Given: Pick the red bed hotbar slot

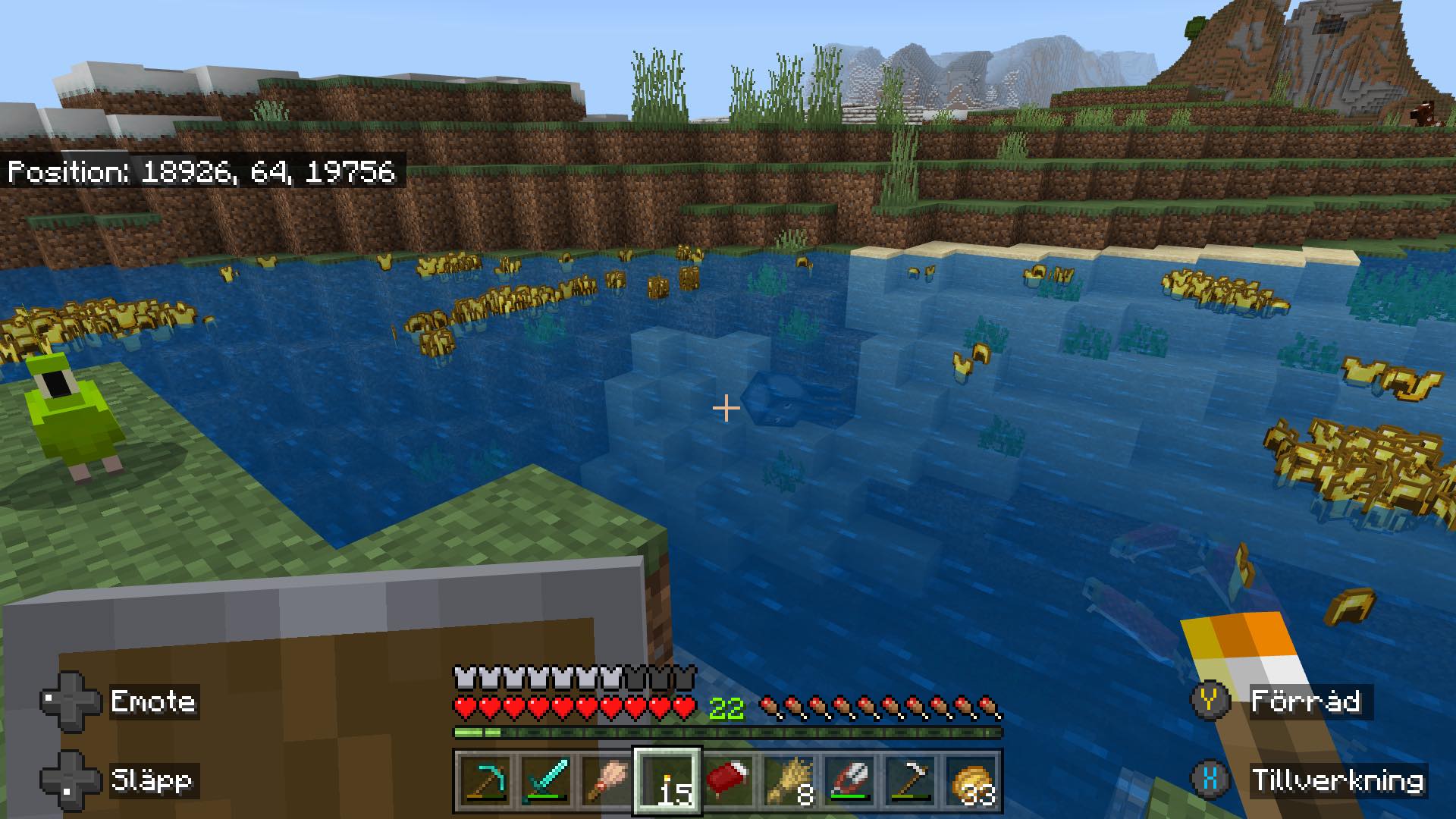Looking at the screenshot, I should 728,780.
